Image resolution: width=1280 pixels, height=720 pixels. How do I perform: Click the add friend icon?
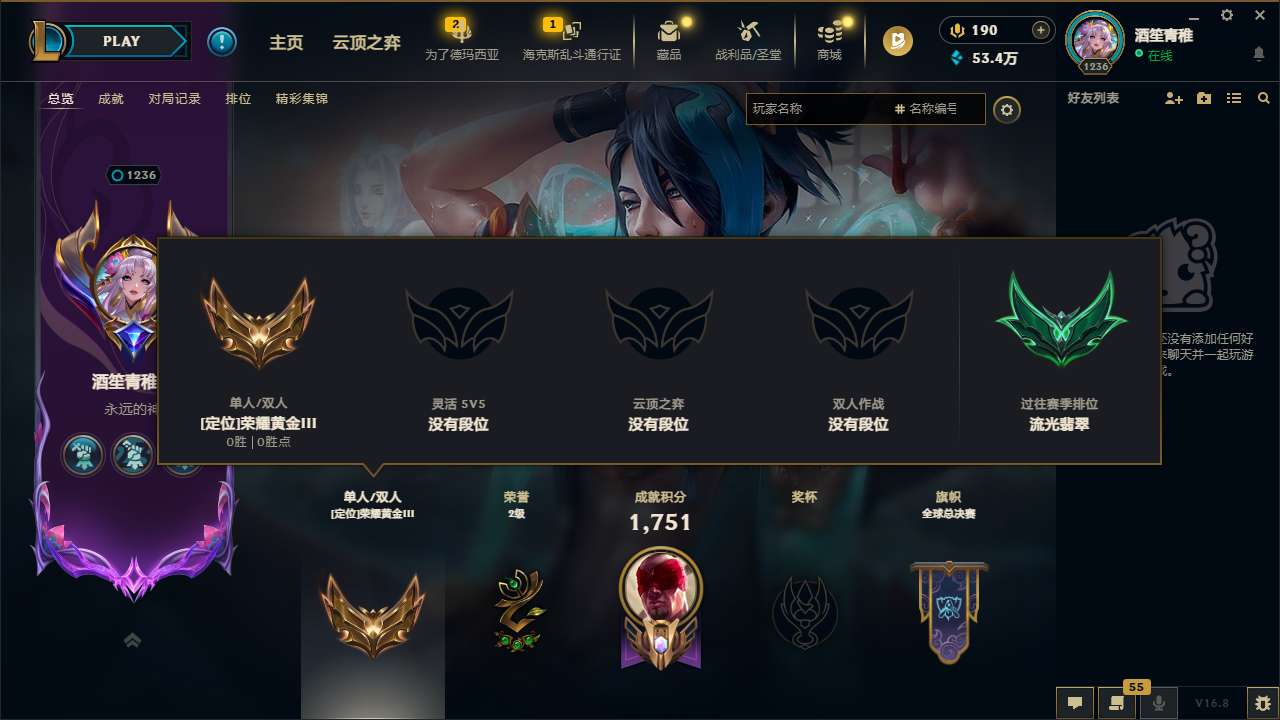1175,98
